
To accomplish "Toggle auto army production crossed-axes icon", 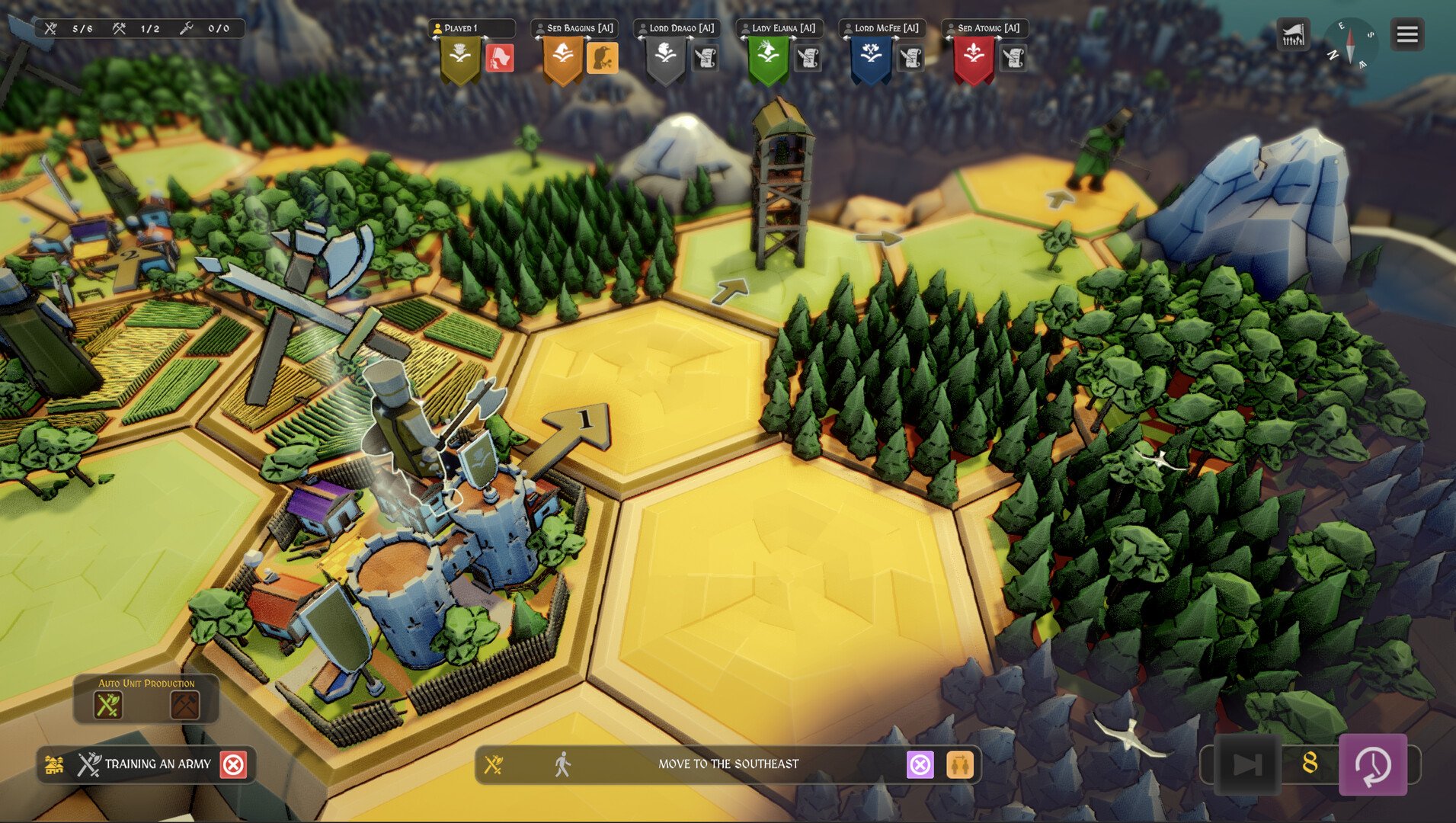I will (107, 705).
